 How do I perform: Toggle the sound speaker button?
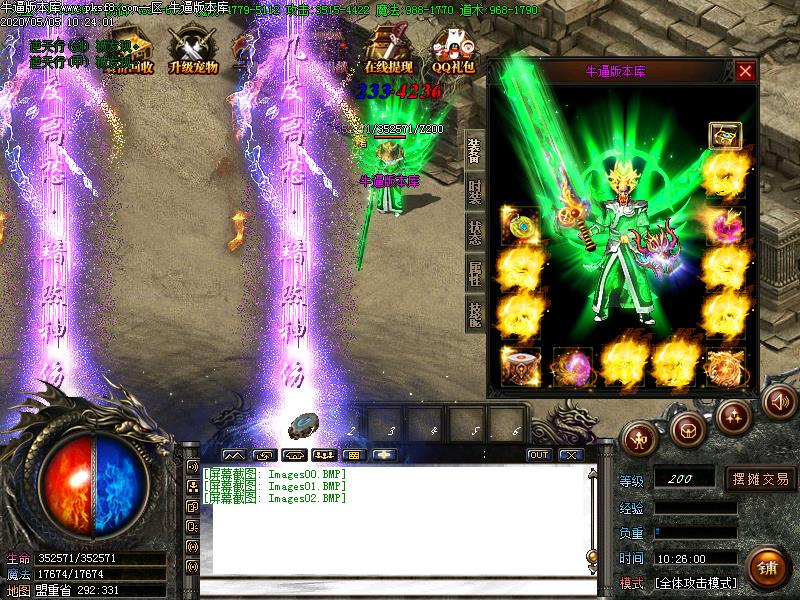tap(780, 401)
